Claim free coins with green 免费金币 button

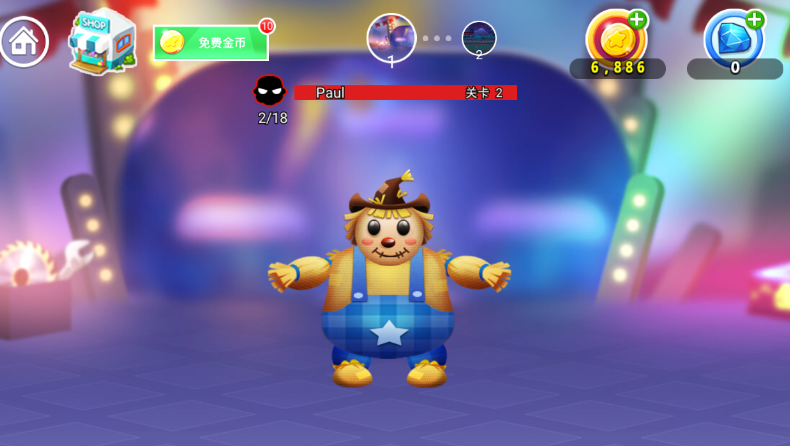coord(211,43)
